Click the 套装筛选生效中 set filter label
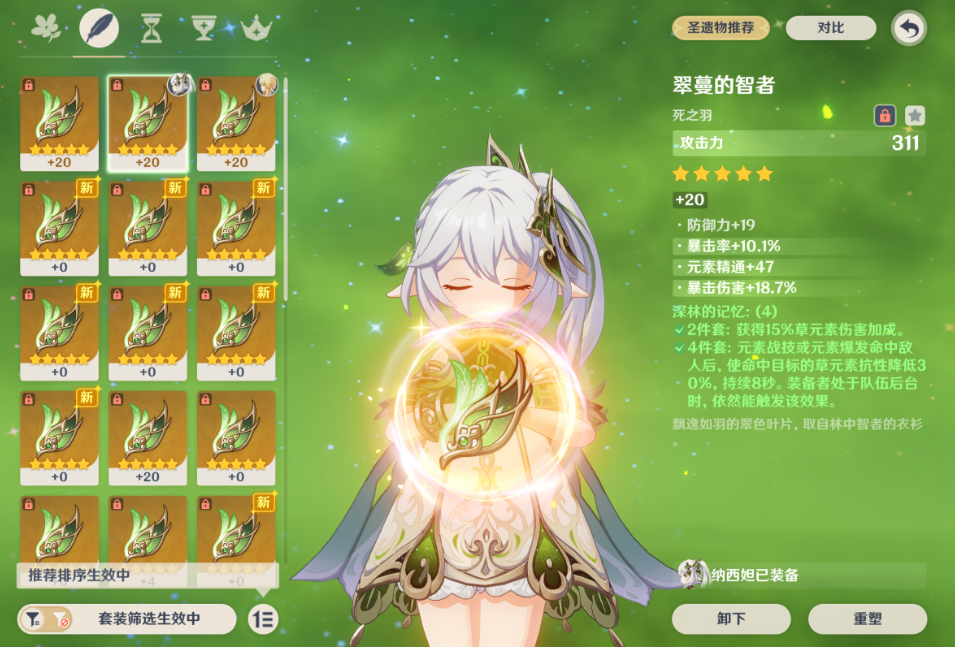This screenshot has width=955, height=647. (x=148, y=619)
